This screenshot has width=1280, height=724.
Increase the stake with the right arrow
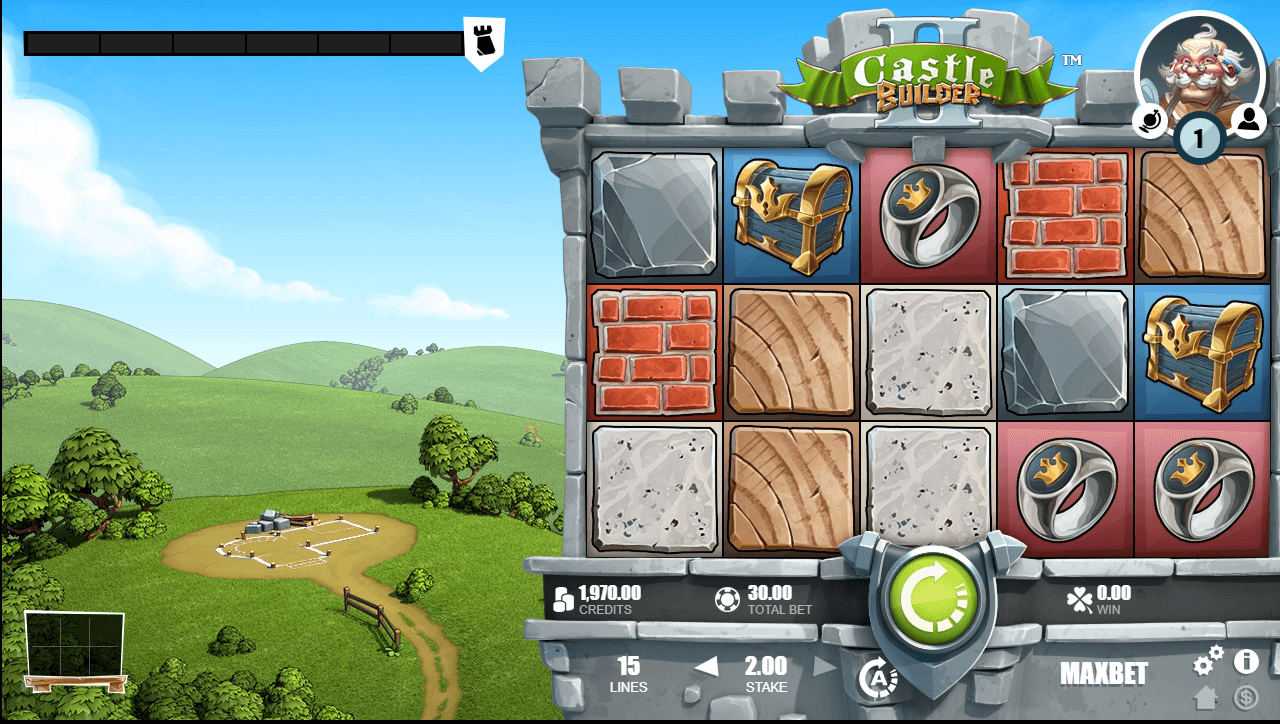click(824, 666)
